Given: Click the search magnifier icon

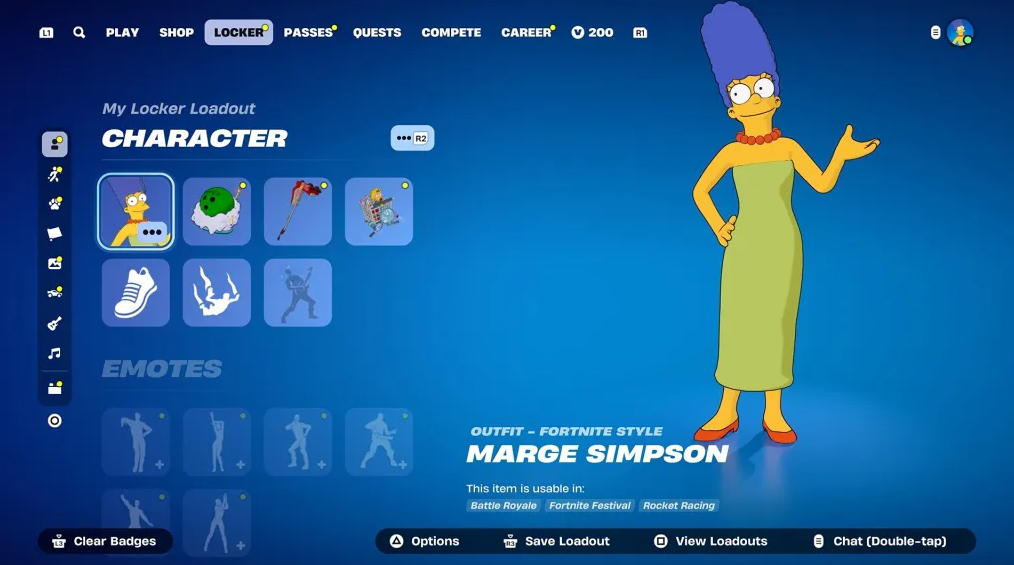Looking at the screenshot, I should [x=79, y=33].
